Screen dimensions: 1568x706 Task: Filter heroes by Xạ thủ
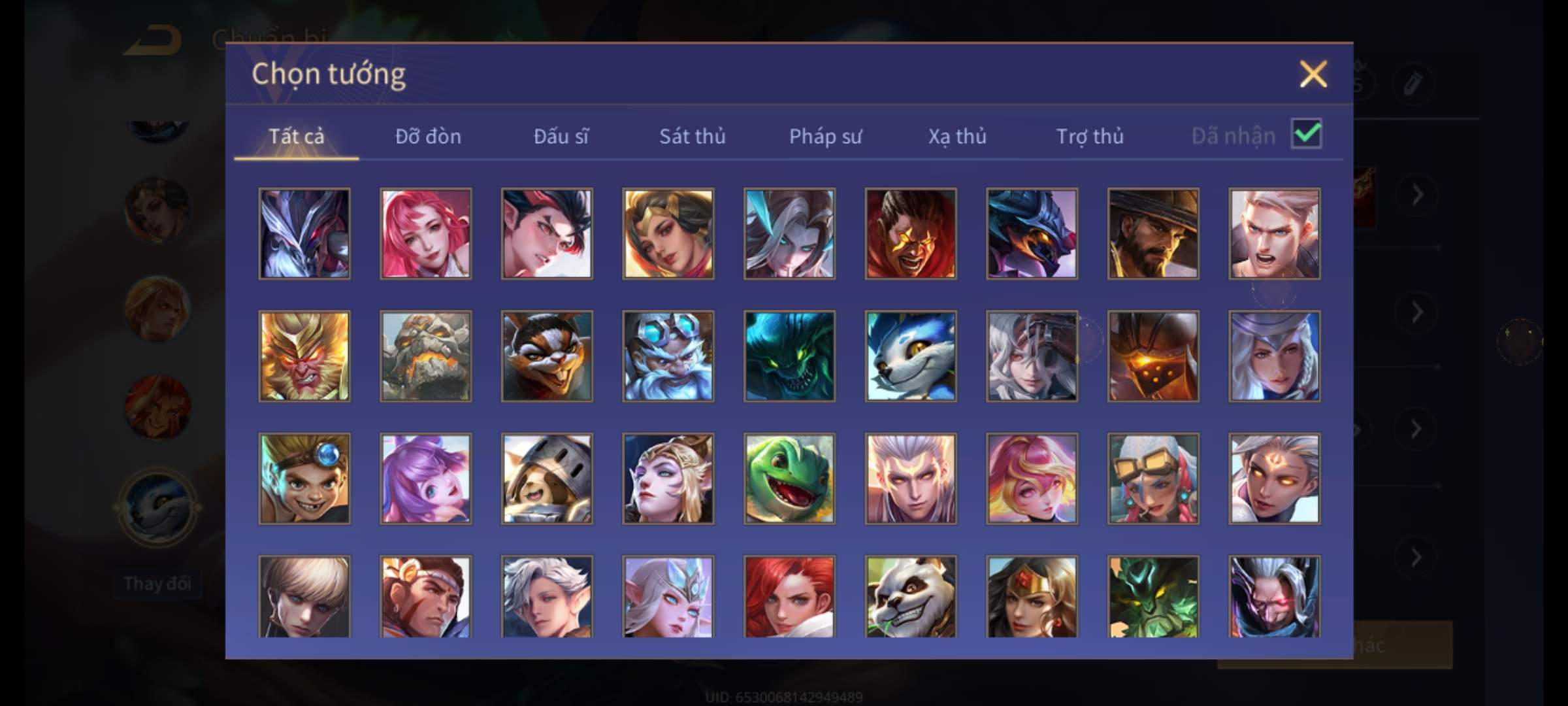957,136
